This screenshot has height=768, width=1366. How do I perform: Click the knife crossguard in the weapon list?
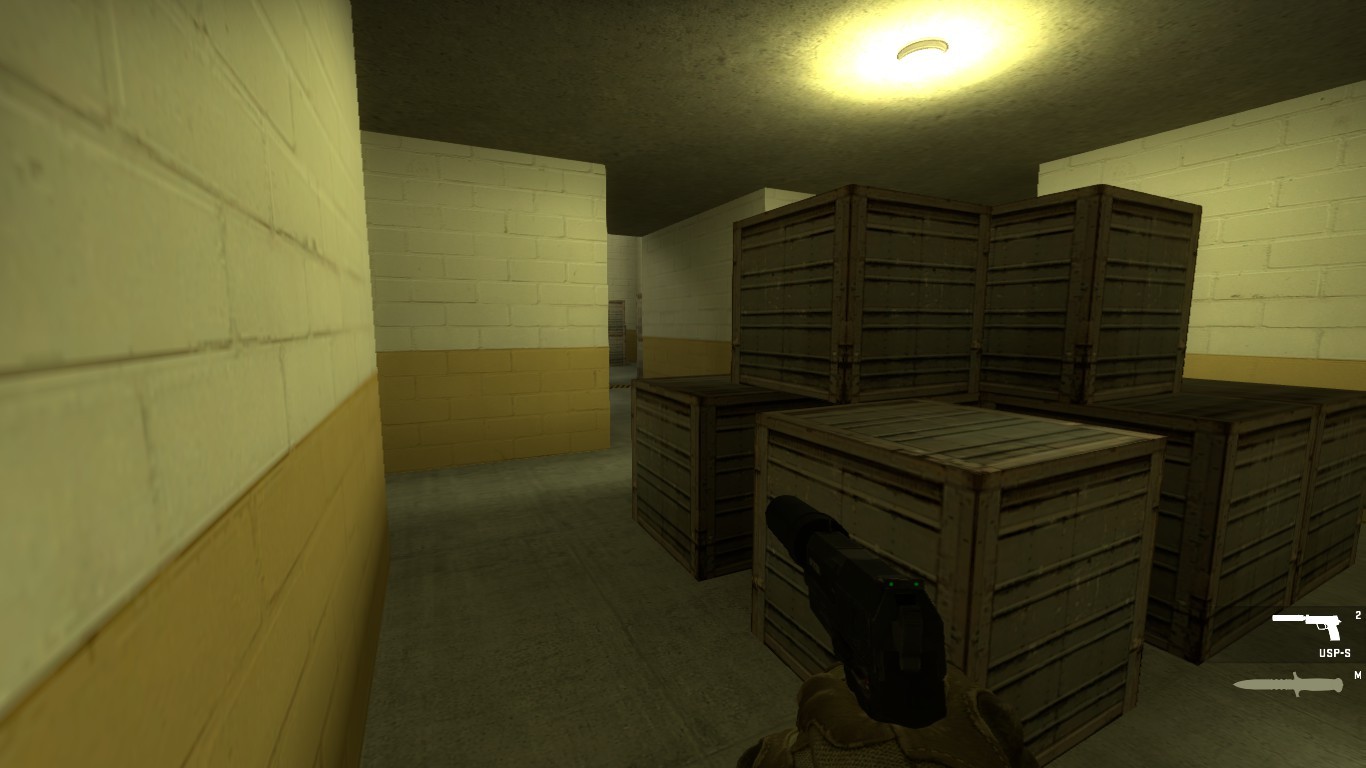pos(1296,682)
